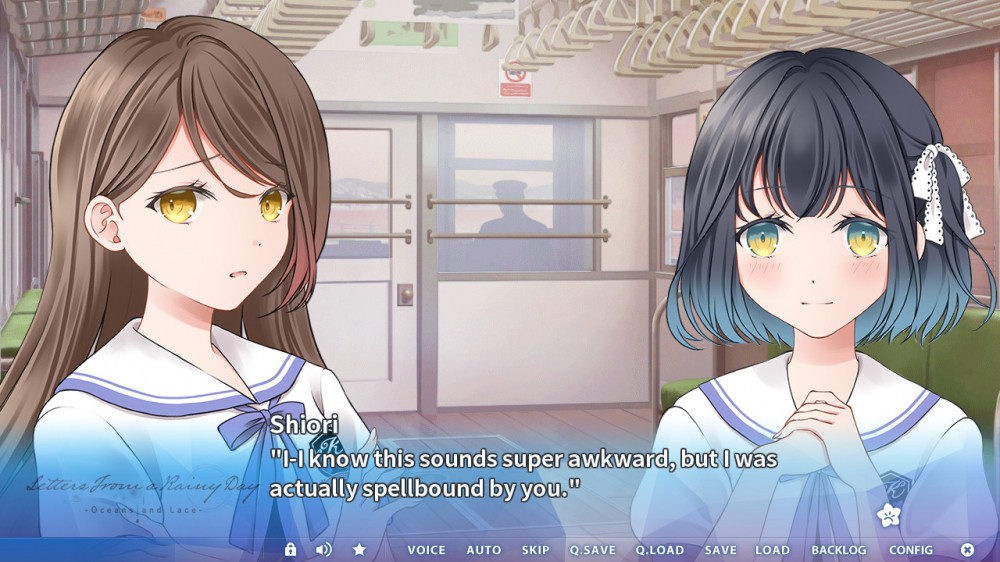Viewport: 1000px width, 562px height.
Task: Click the lock icon in the bottom bar
Action: [x=290, y=550]
